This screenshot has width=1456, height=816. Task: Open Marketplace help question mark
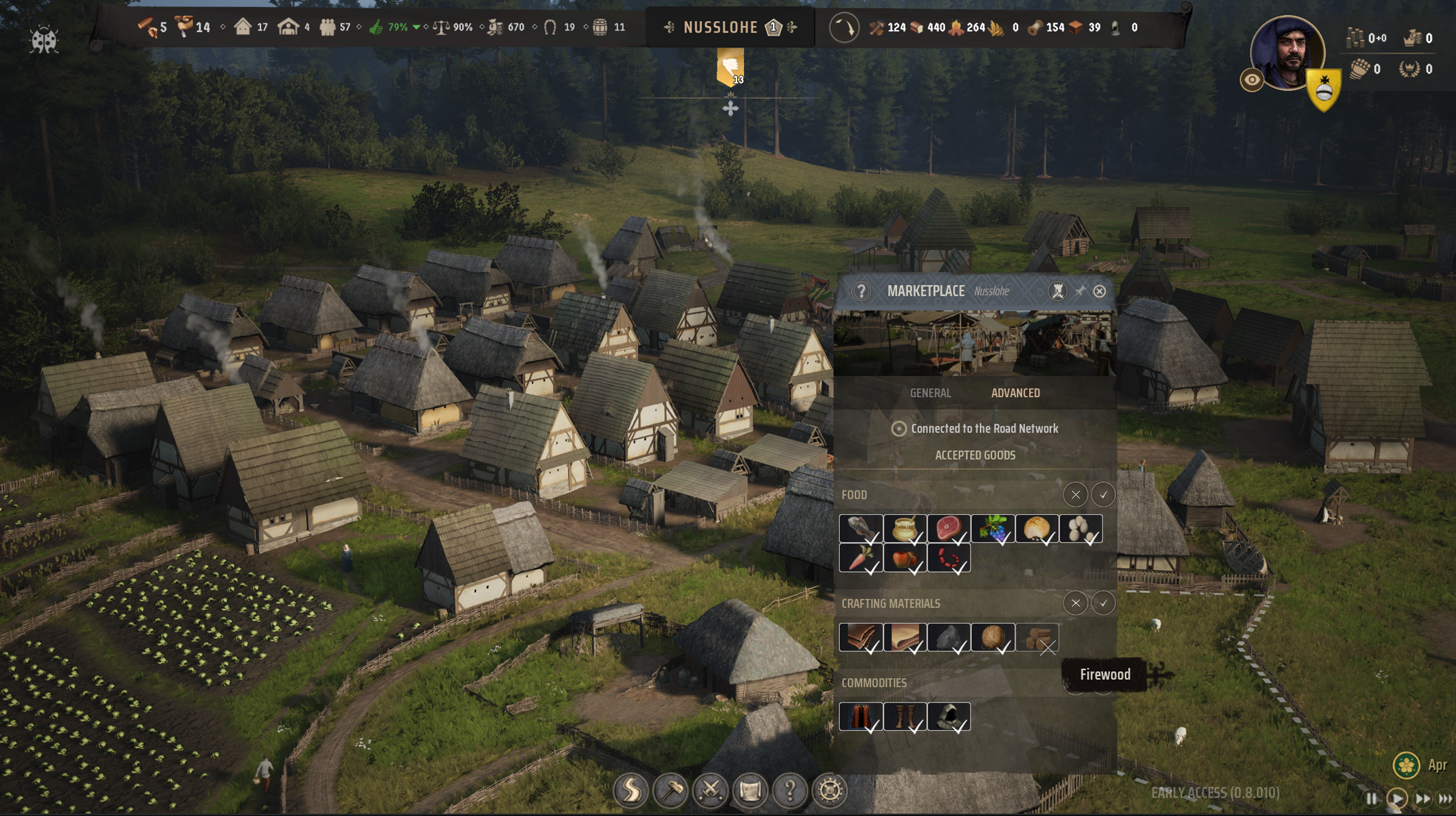click(861, 291)
